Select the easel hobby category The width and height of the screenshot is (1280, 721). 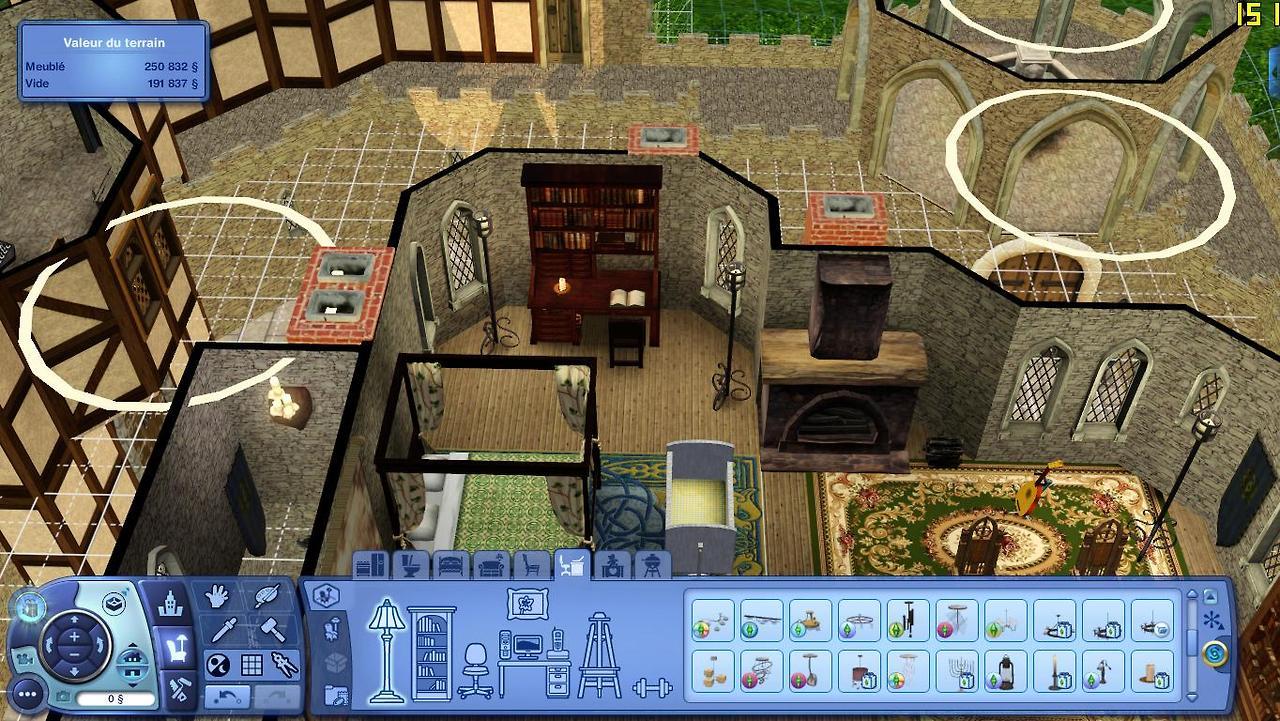tap(599, 655)
